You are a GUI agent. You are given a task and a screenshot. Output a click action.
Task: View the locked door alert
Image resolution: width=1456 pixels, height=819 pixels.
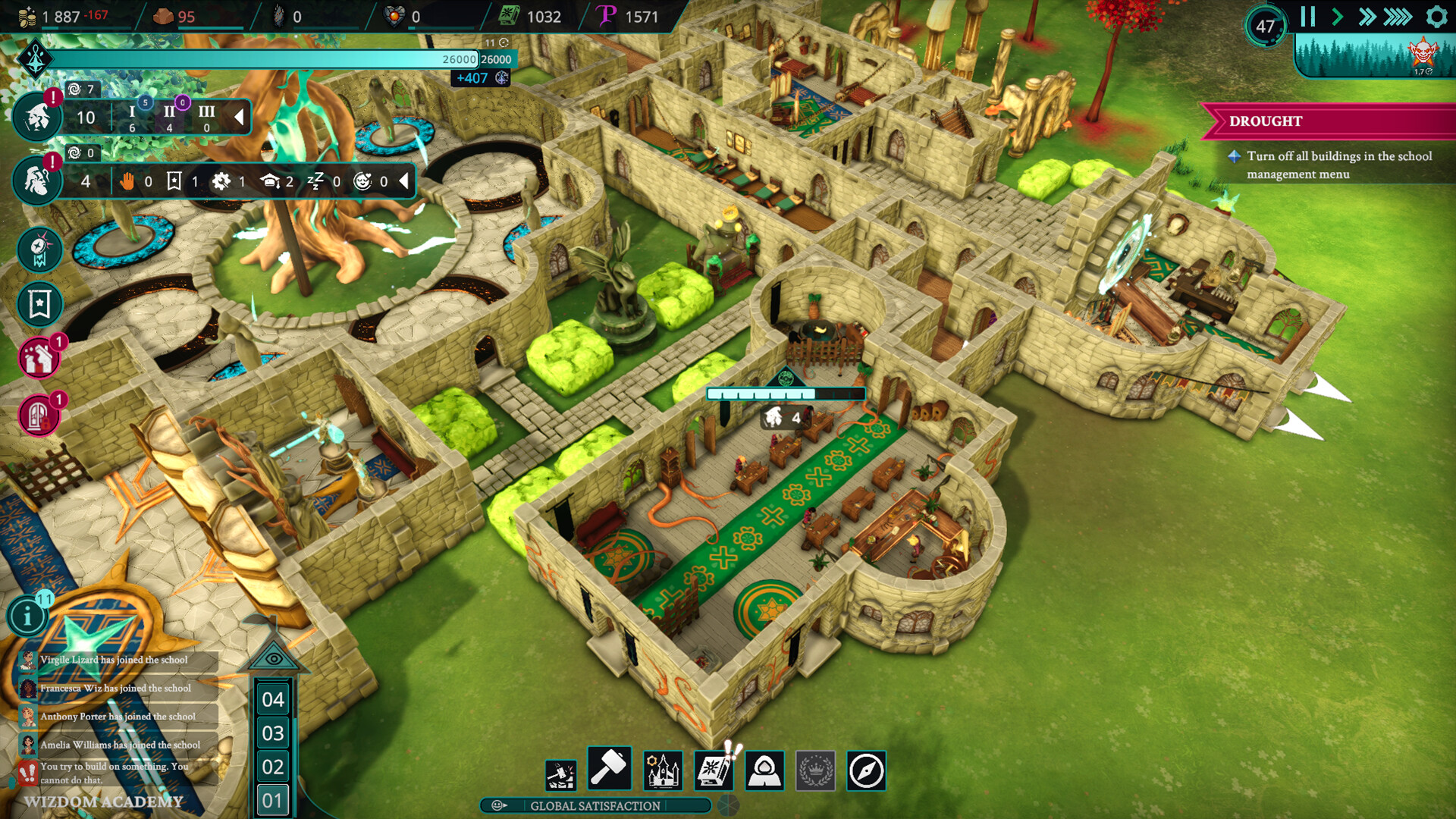pyautogui.click(x=39, y=416)
